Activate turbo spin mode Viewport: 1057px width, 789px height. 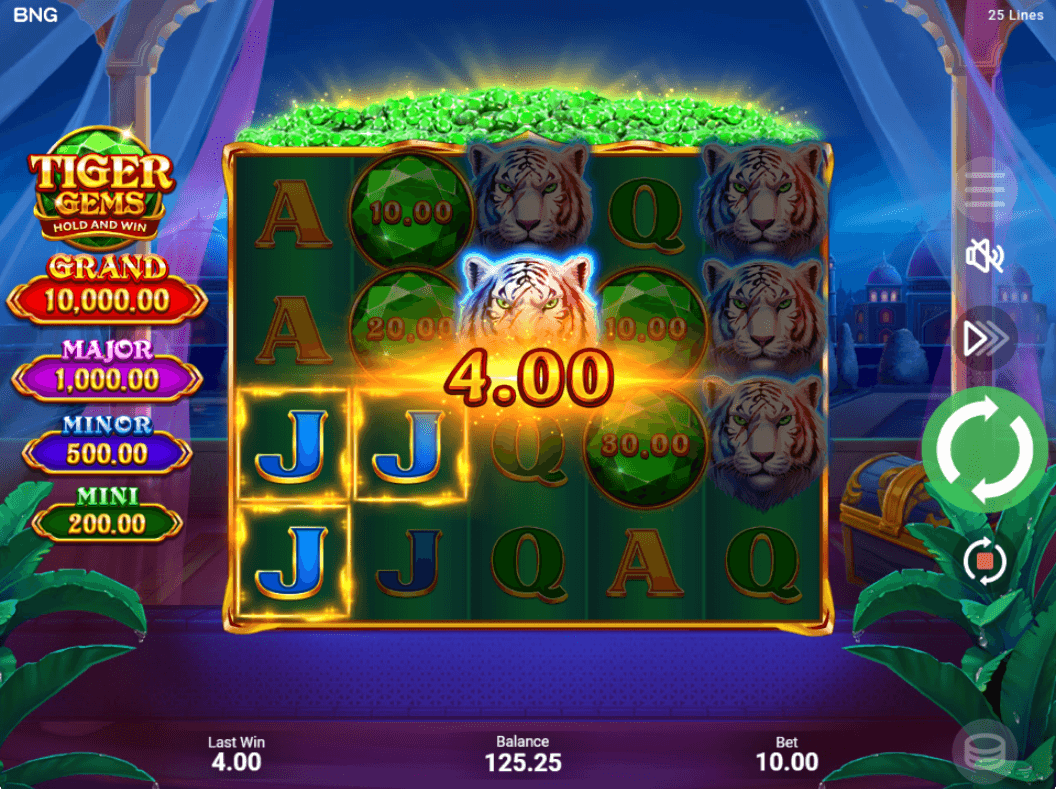[x=985, y=340]
